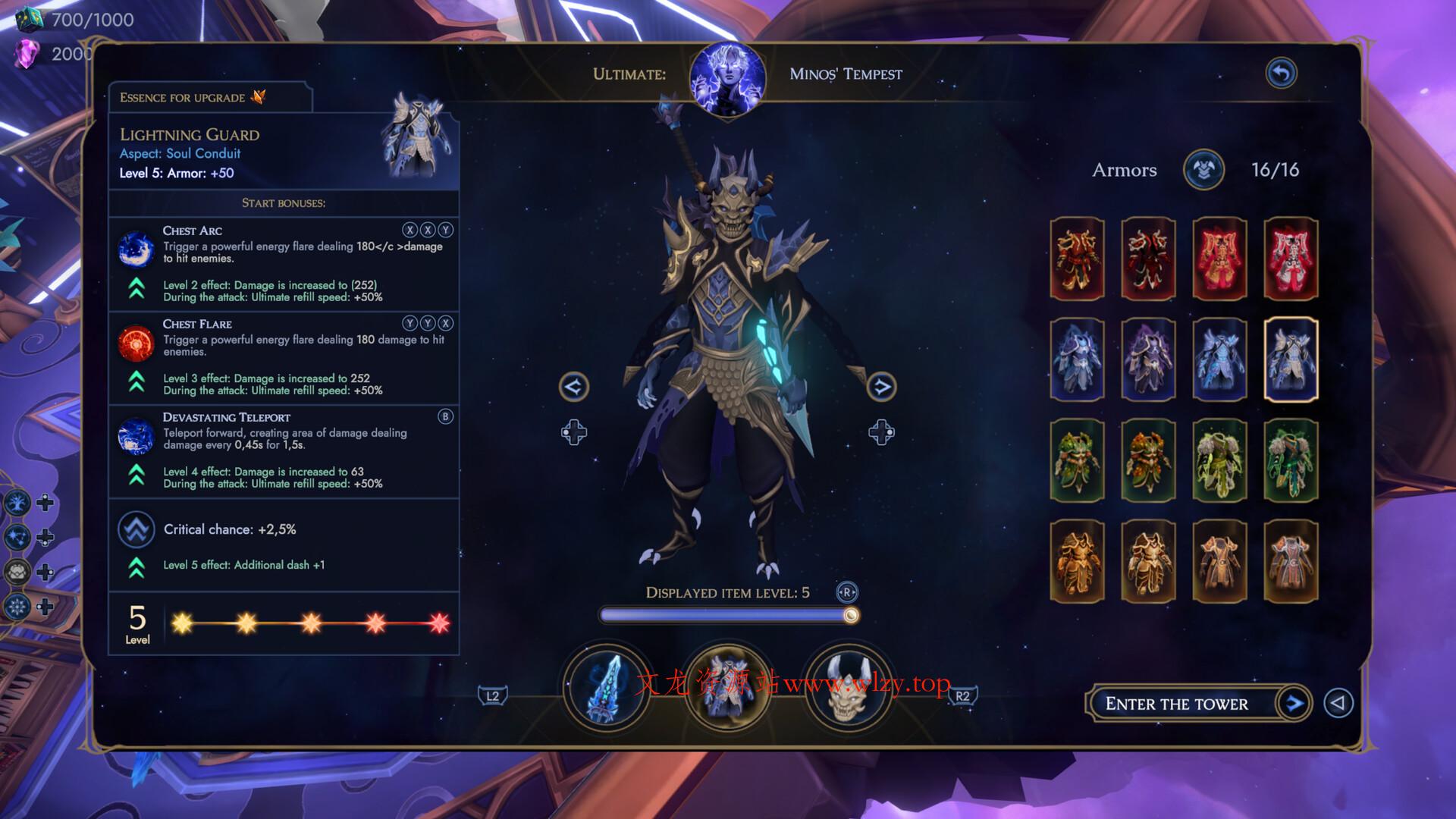Go back with the return arrow button
This screenshot has height=819, width=1456.
coord(1281,74)
